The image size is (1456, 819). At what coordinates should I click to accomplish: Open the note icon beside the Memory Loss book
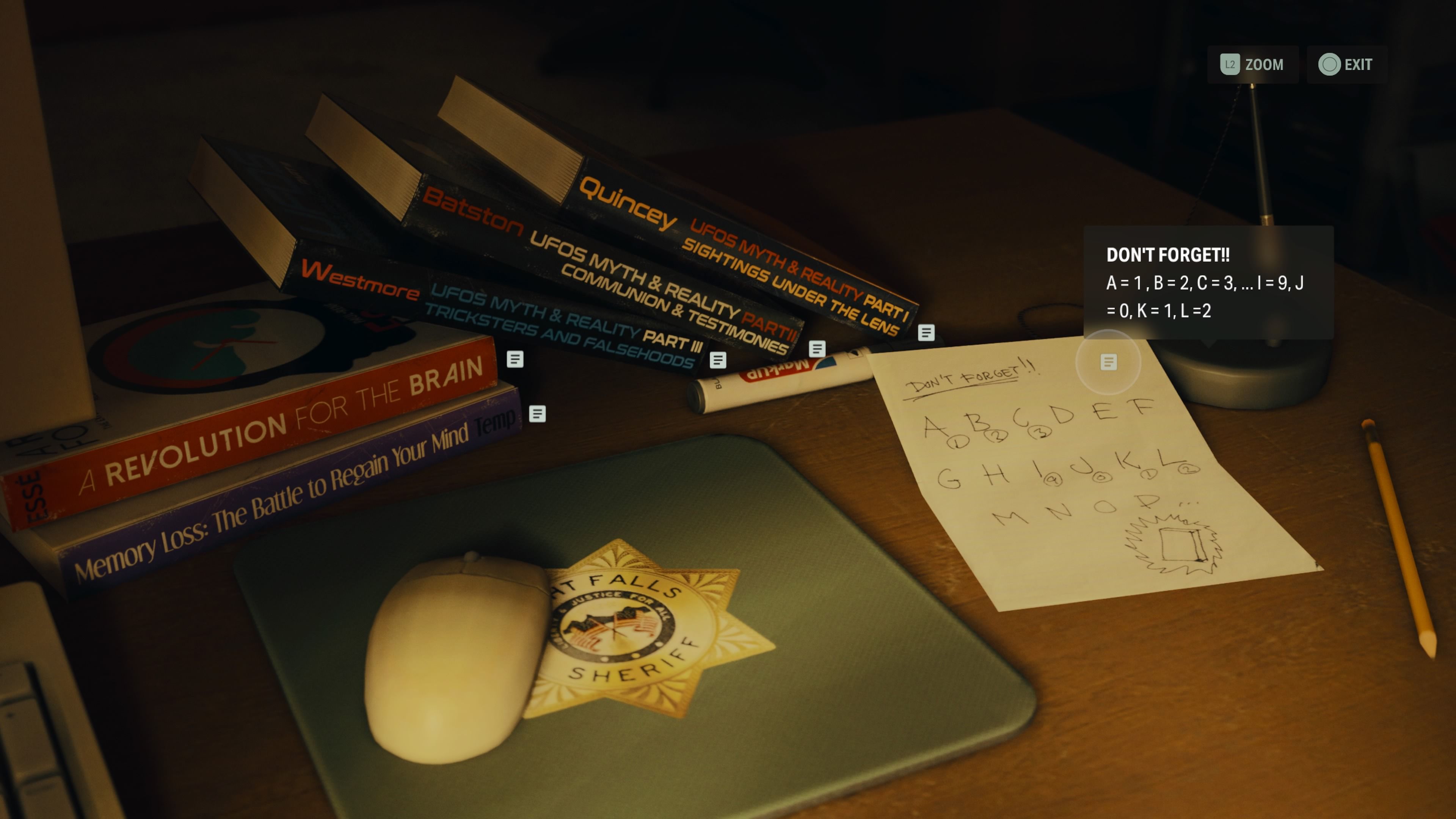537,415
